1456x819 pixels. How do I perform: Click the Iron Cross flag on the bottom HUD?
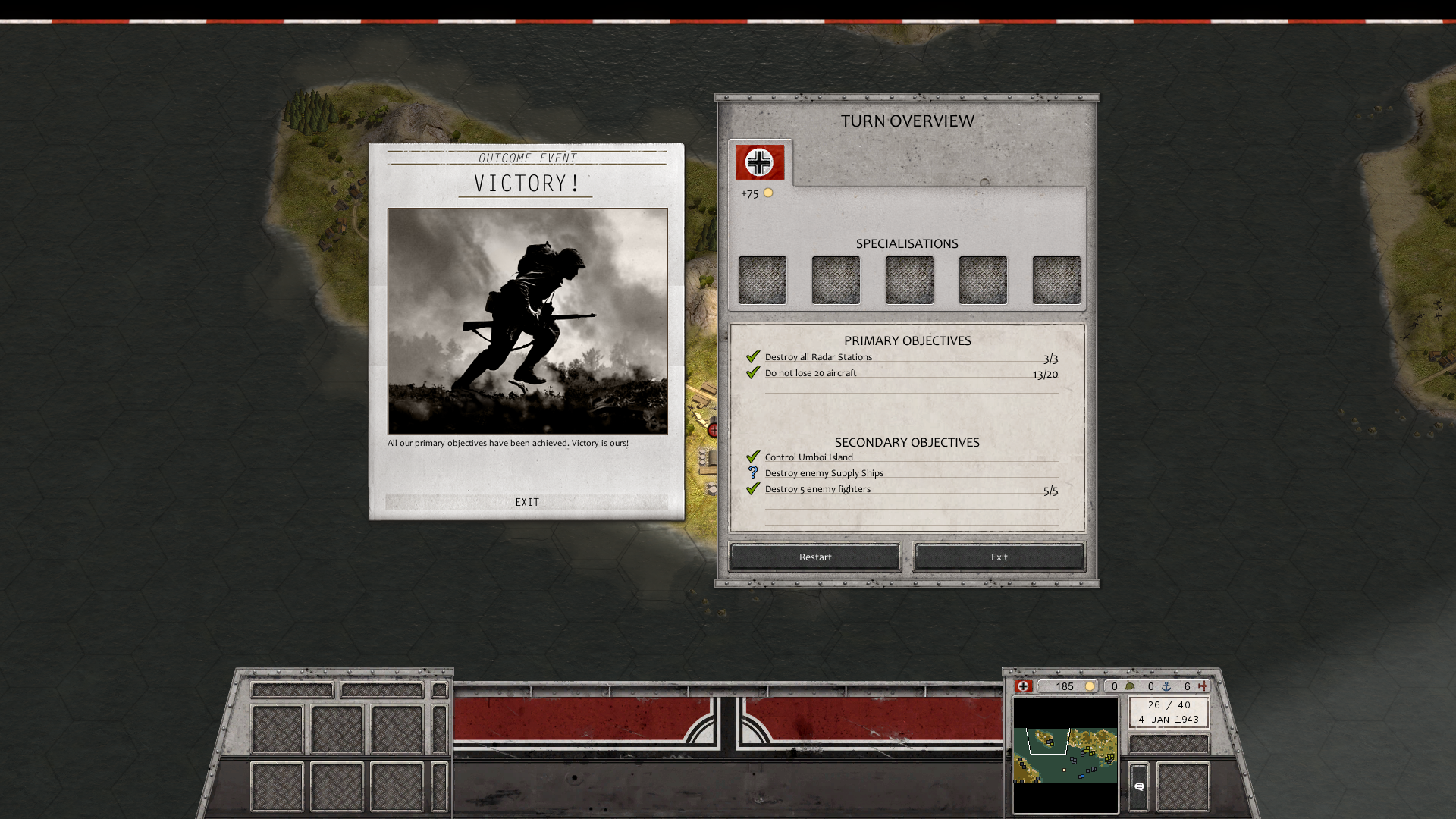tap(1025, 686)
